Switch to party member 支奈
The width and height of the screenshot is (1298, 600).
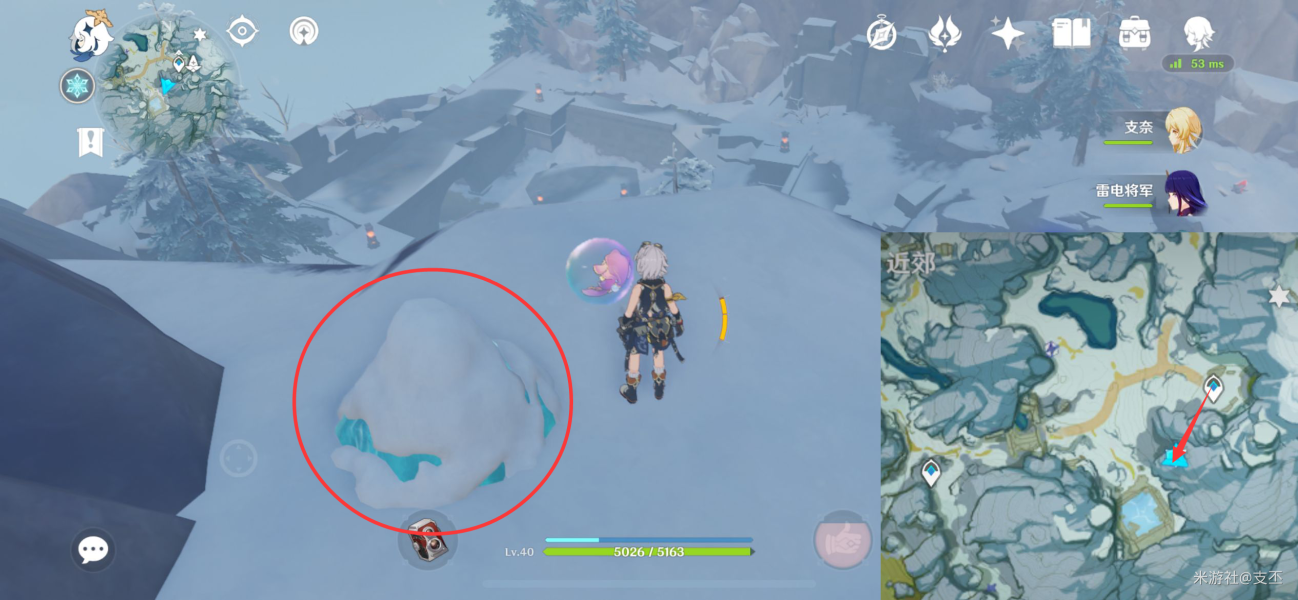1181,130
